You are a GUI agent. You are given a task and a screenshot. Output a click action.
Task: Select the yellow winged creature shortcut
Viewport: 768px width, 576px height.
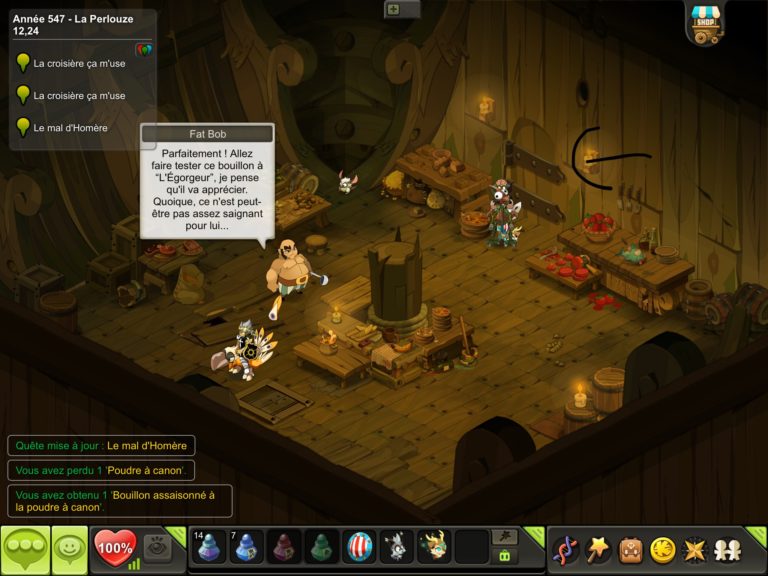click(434, 547)
